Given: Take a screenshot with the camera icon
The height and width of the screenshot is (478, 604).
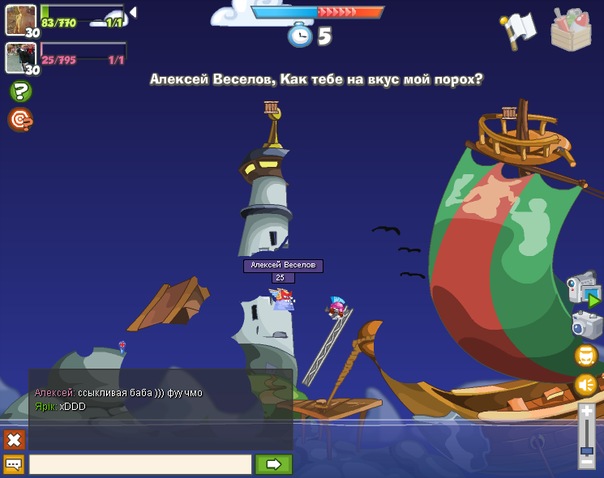Looking at the screenshot, I should click(x=586, y=324).
